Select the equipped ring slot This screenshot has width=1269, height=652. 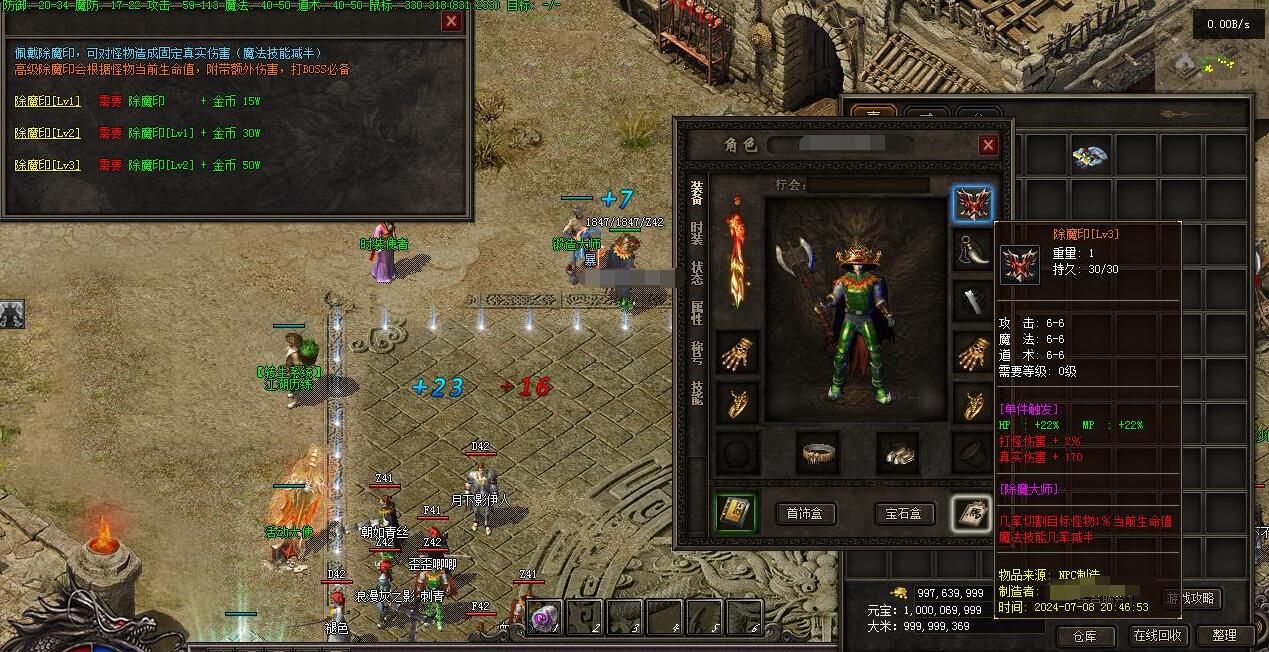[819, 453]
